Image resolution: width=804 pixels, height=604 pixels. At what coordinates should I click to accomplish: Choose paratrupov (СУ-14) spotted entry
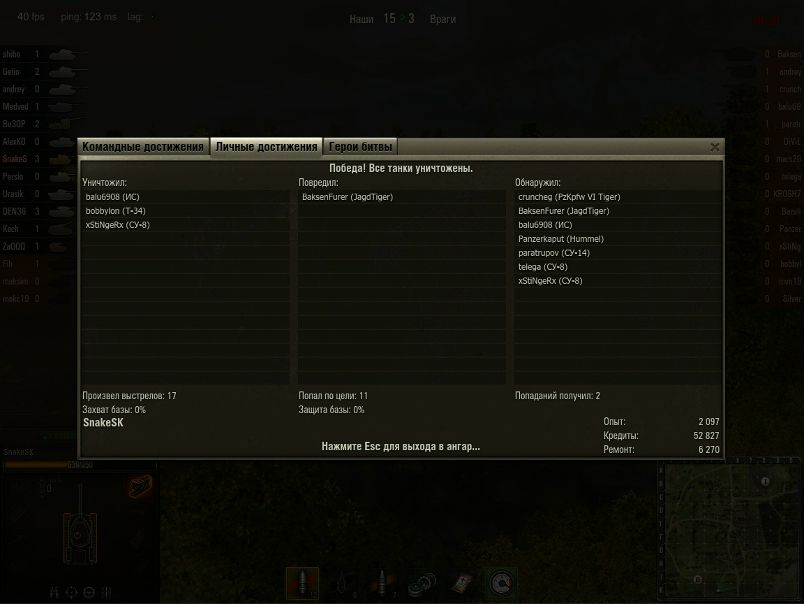pos(554,254)
